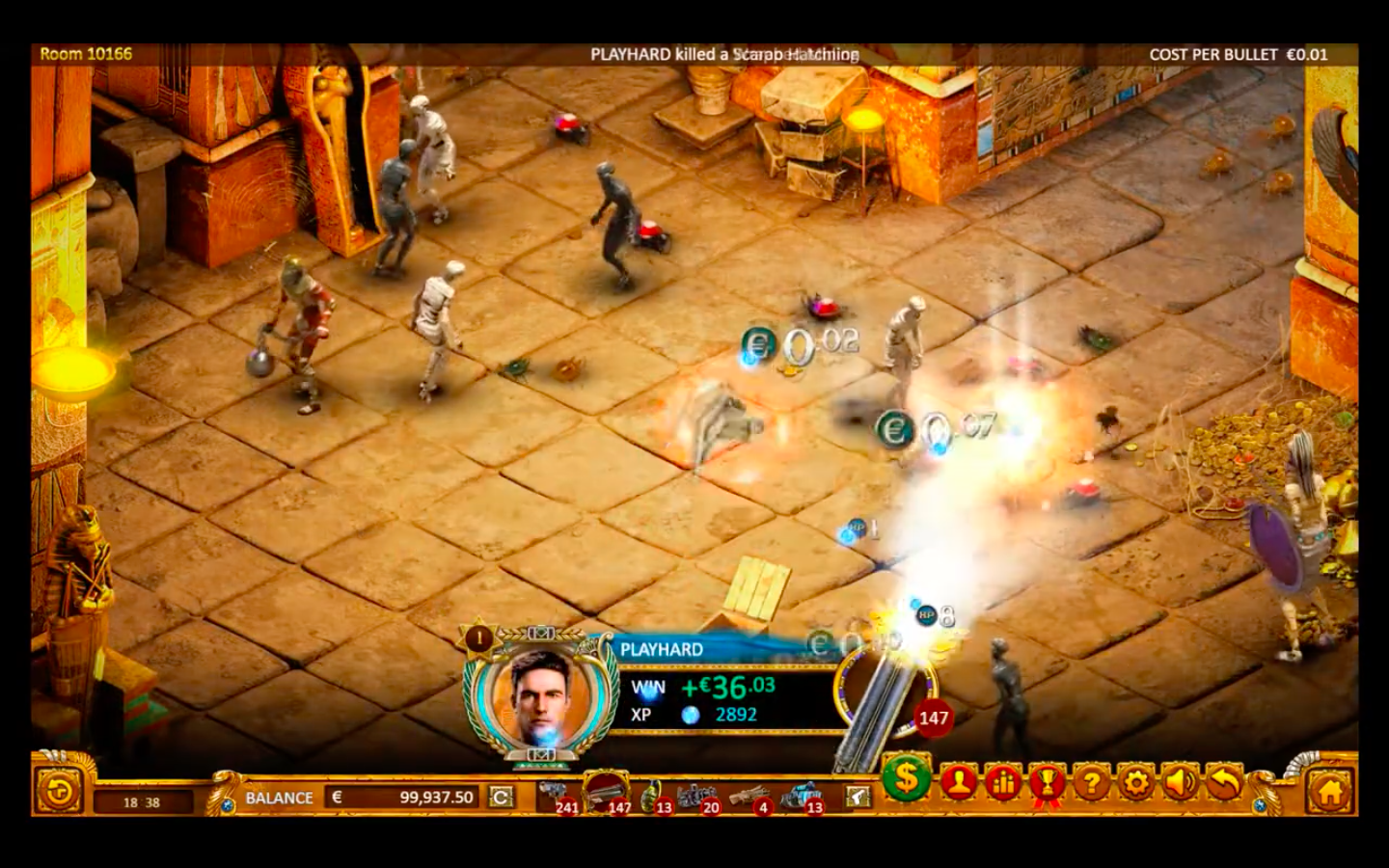Viewport: 1389px width, 868px height.
Task: Select the shotgun weapon with 147 ammo
Action: click(x=607, y=792)
